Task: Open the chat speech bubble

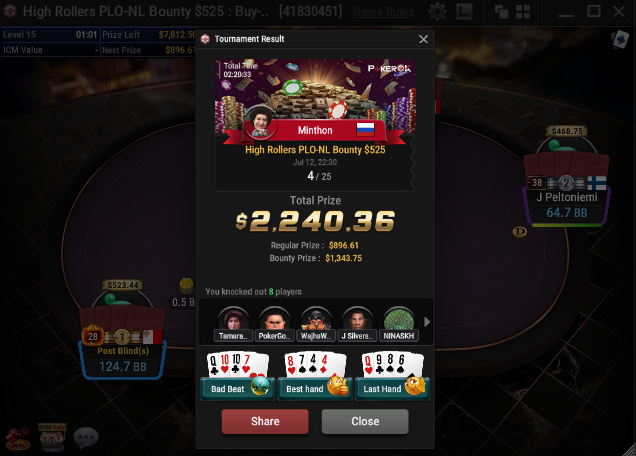Action: coord(86,437)
